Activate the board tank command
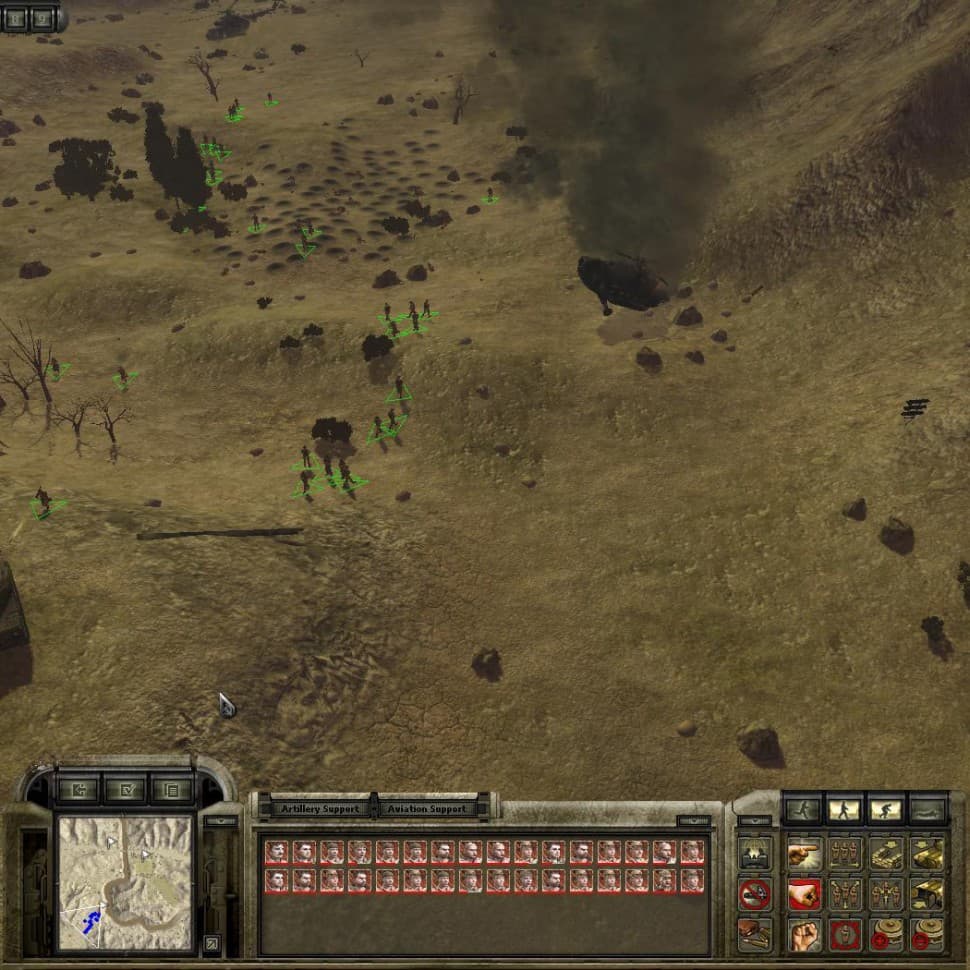 tap(886, 855)
